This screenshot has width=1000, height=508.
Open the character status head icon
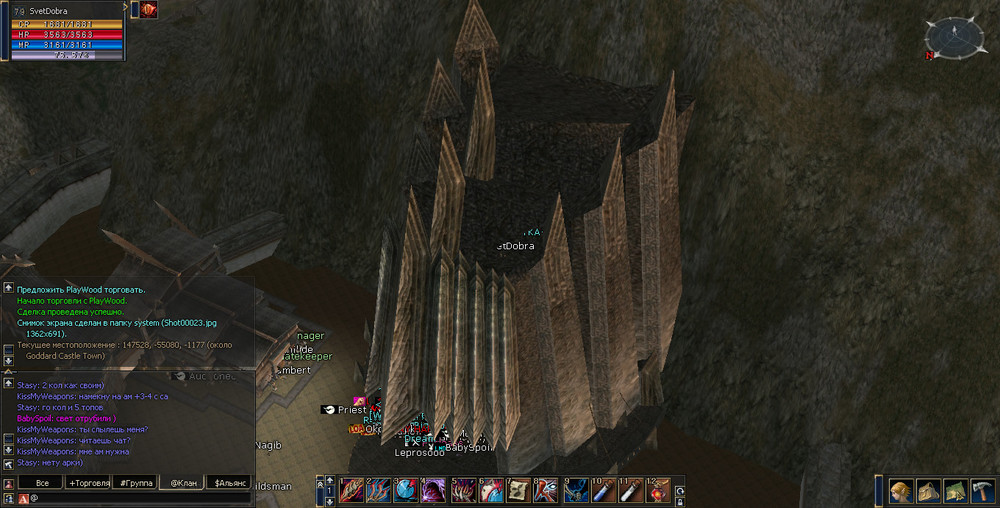901,491
